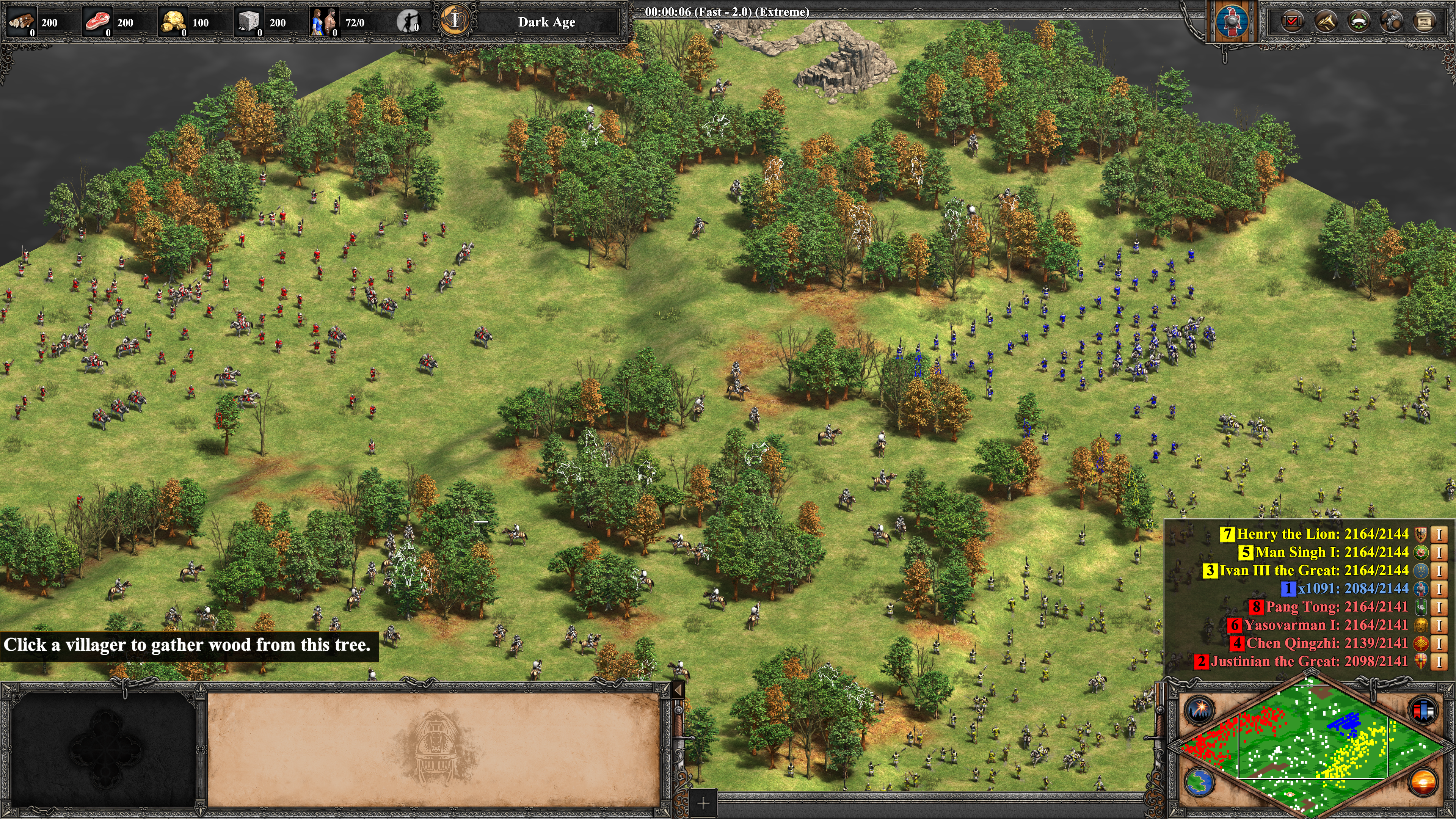Select the idle villager button

click(x=408, y=22)
